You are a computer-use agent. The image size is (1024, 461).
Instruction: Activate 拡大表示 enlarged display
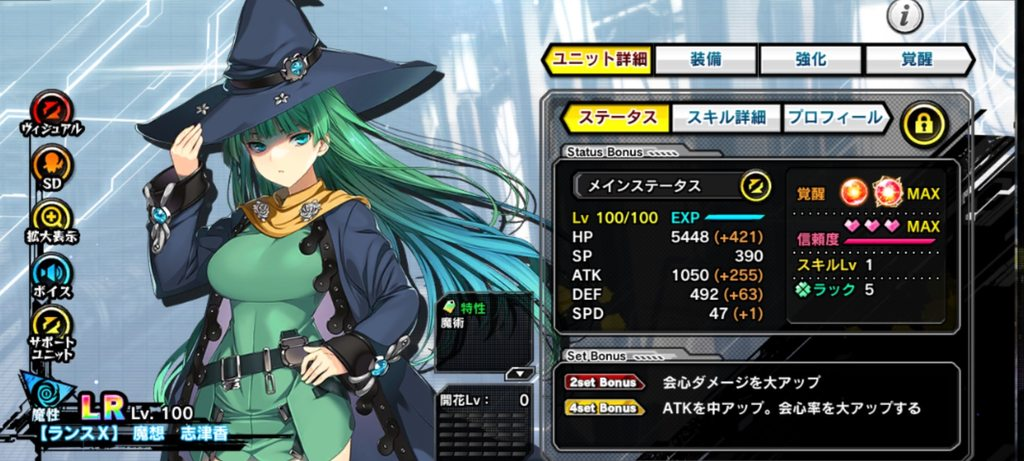(x=50, y=218)
